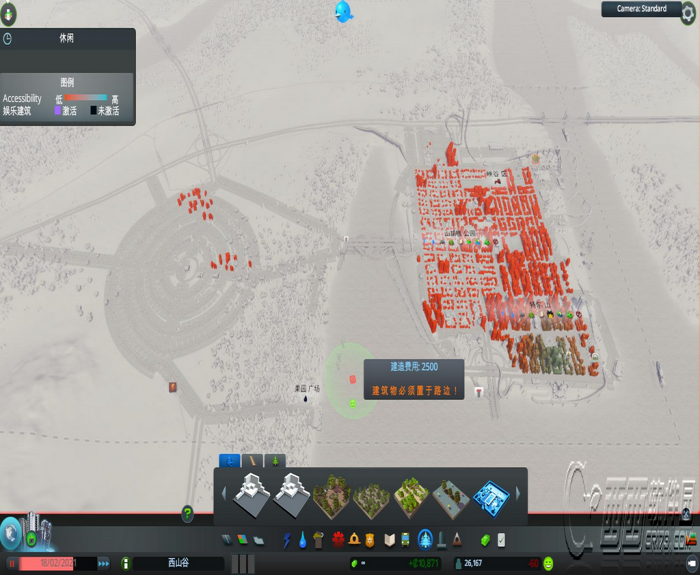700x575 pixels.
Task: Open the police badge services menu
Action: point(370,540)
